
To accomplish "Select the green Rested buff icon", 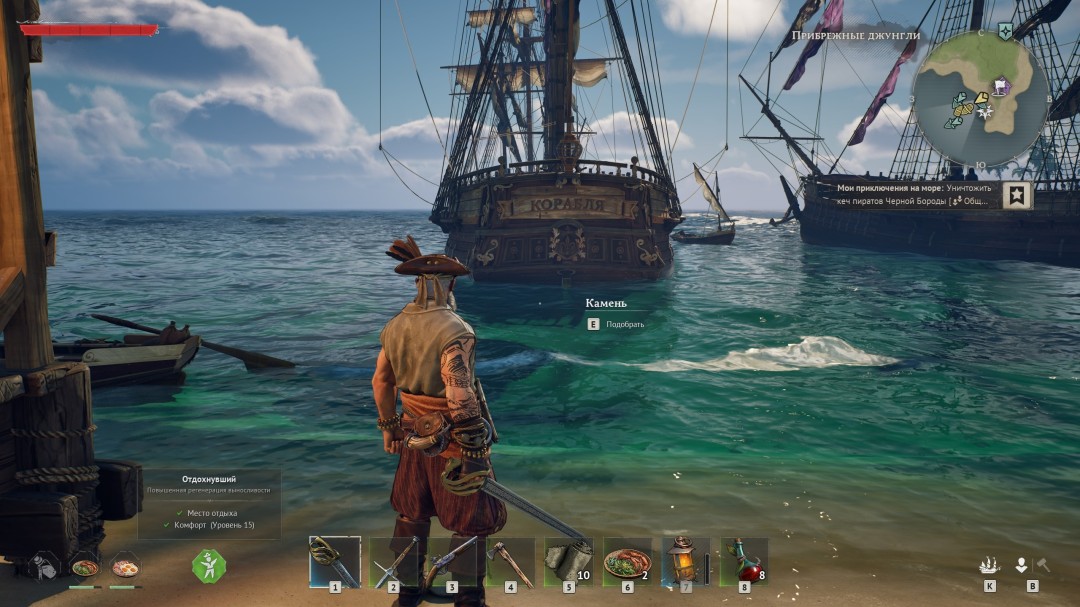I will pos(209,566).
